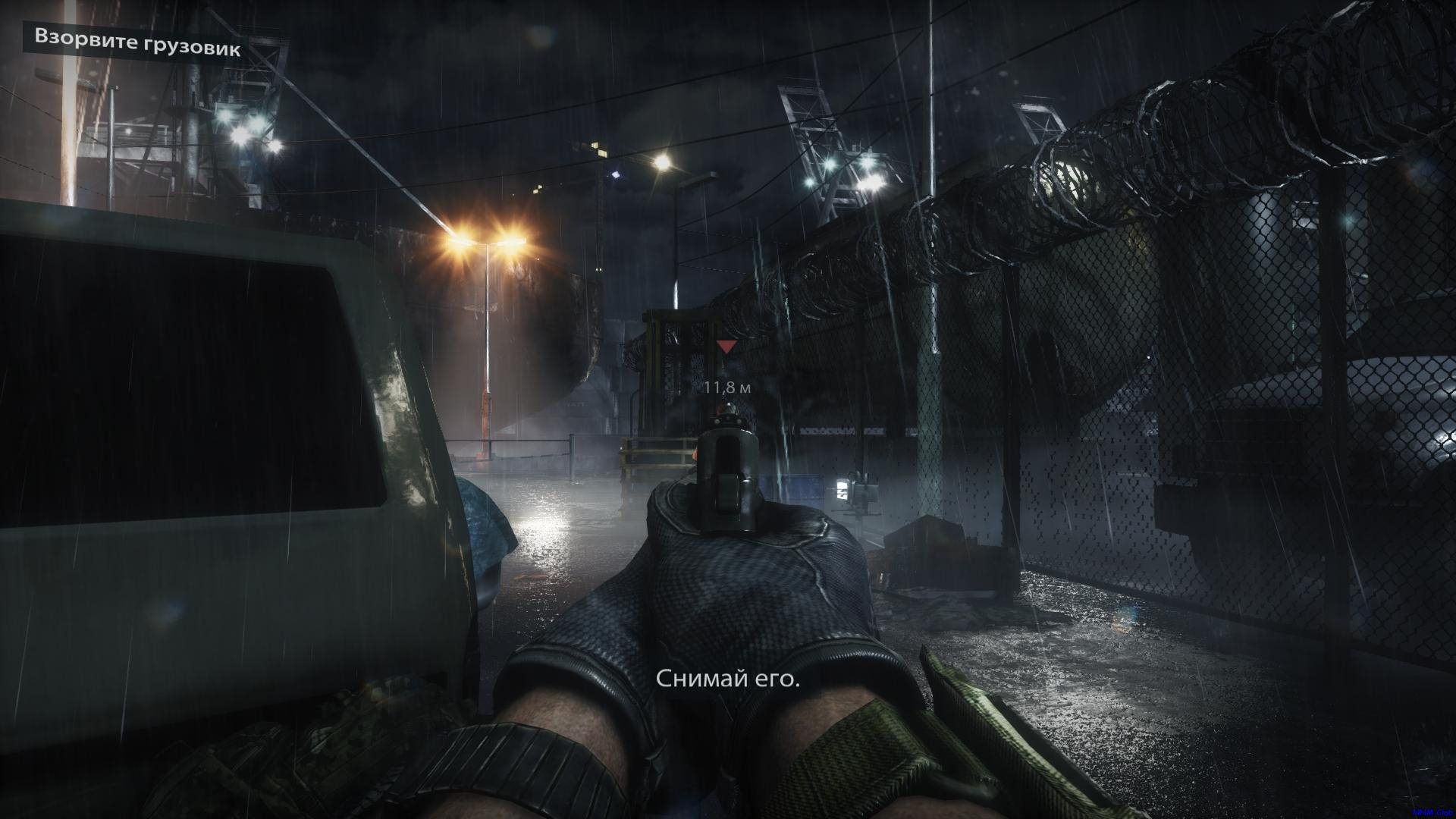The image size is (1456, 819).
Task: Select the red objective waypoint marker
Action: 726,347
